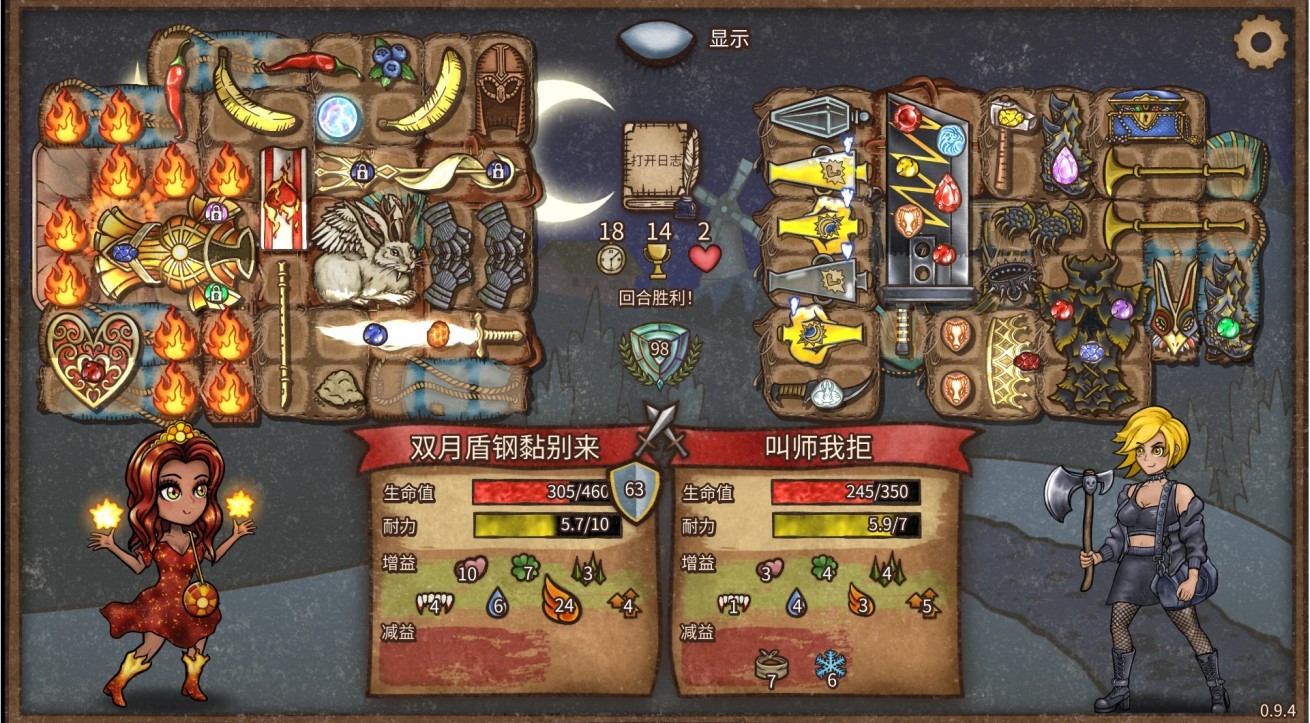1310x723 pixels.
Task: Open the gear settings menu
Action: point(1260,42)
